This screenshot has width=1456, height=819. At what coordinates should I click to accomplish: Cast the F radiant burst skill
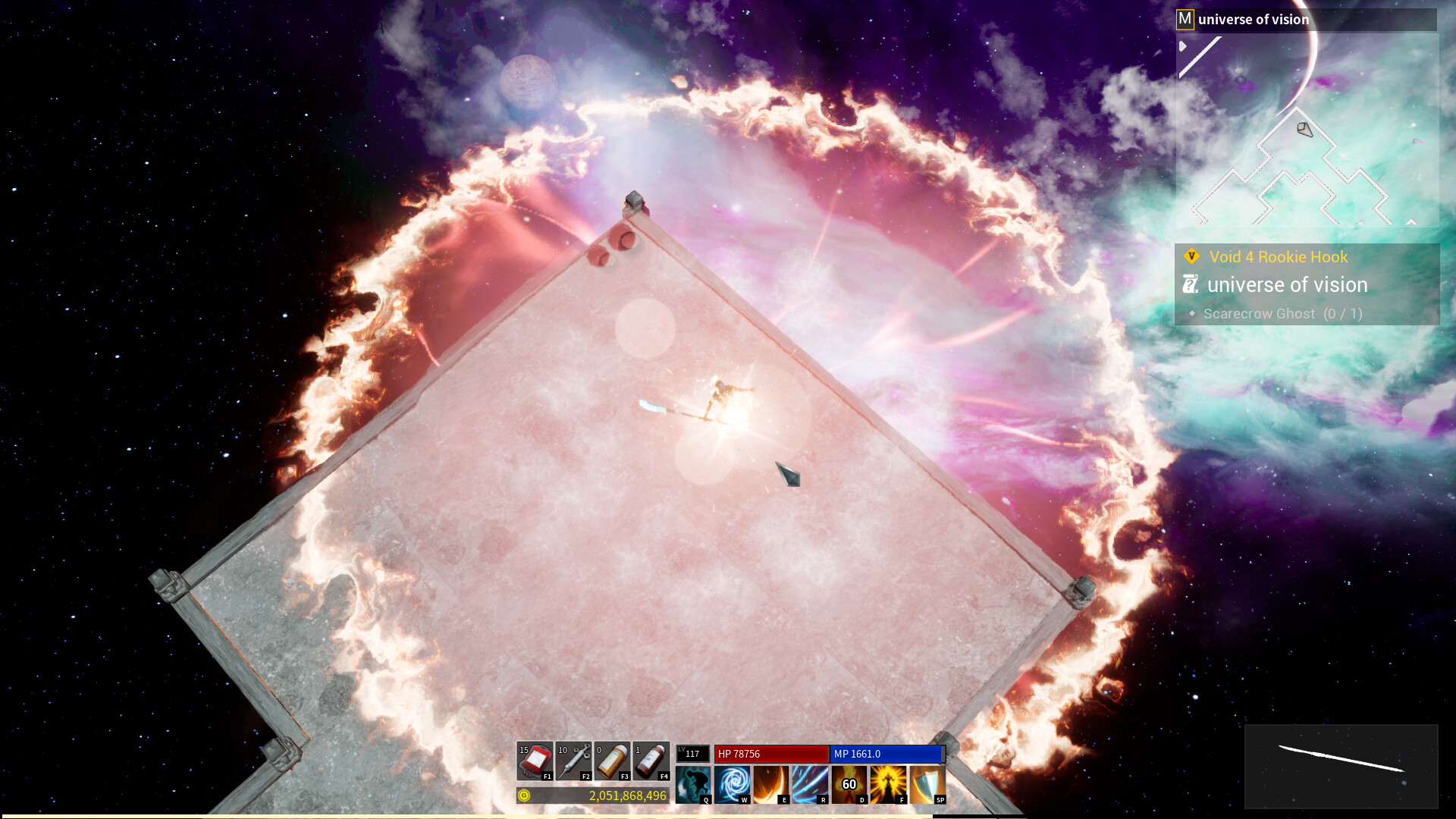point(888,784)
